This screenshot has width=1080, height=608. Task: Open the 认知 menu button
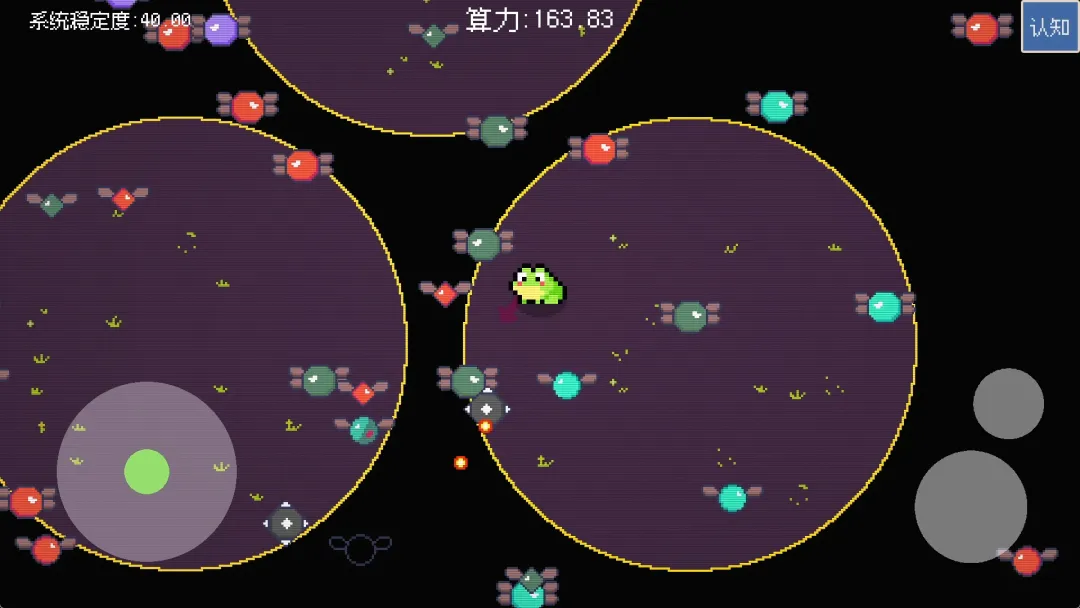[x=1050, y=27]
